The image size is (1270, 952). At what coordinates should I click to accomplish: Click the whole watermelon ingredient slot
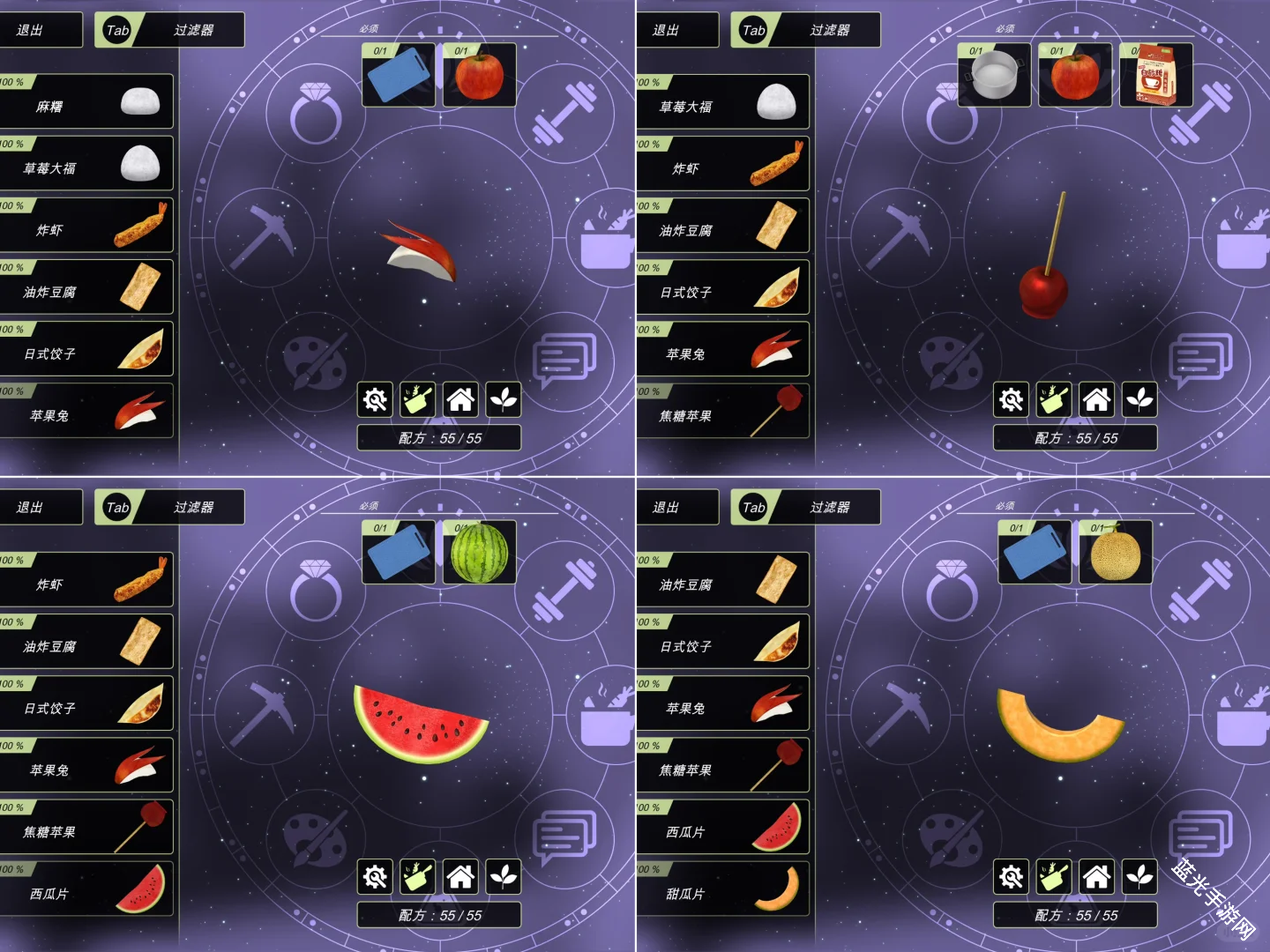click(x=479, y=553)
